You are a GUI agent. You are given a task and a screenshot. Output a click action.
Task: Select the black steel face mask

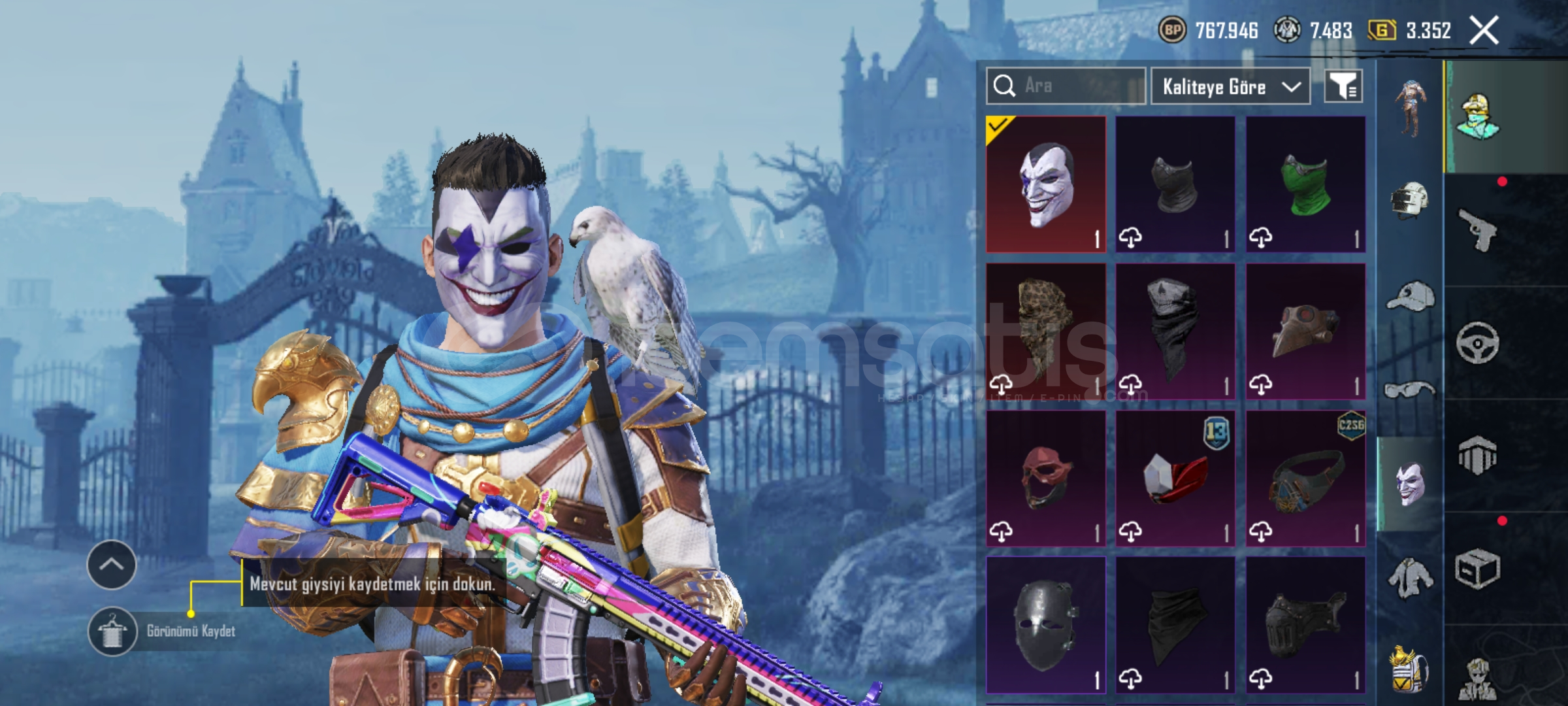(1045, 626)
